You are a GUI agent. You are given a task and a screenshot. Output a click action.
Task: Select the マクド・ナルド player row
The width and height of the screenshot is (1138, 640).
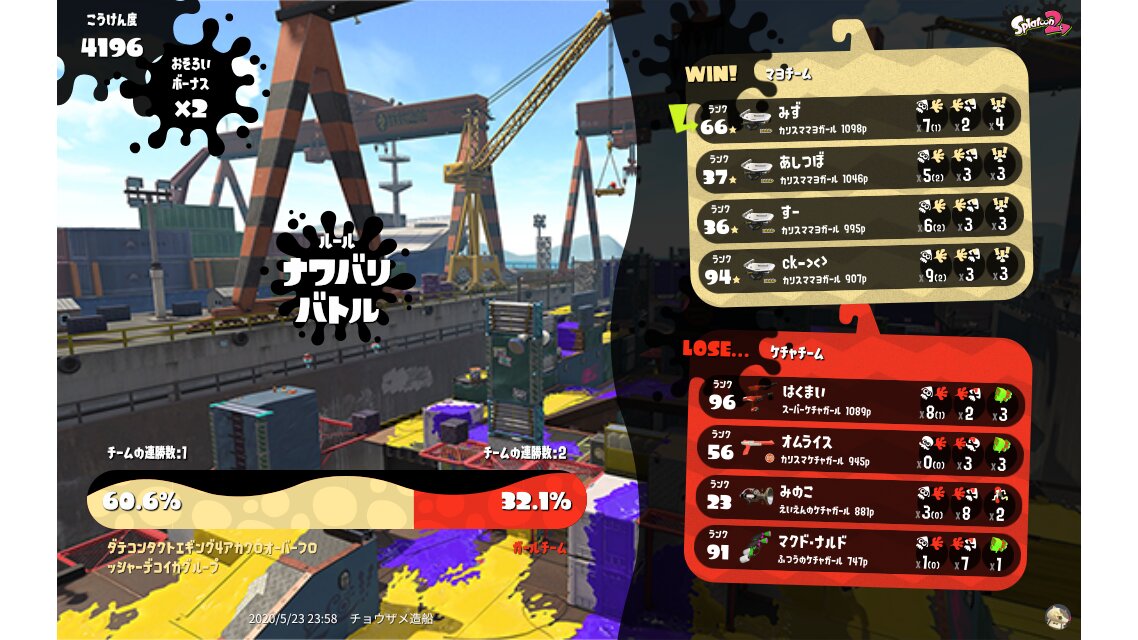coord(861,552)
